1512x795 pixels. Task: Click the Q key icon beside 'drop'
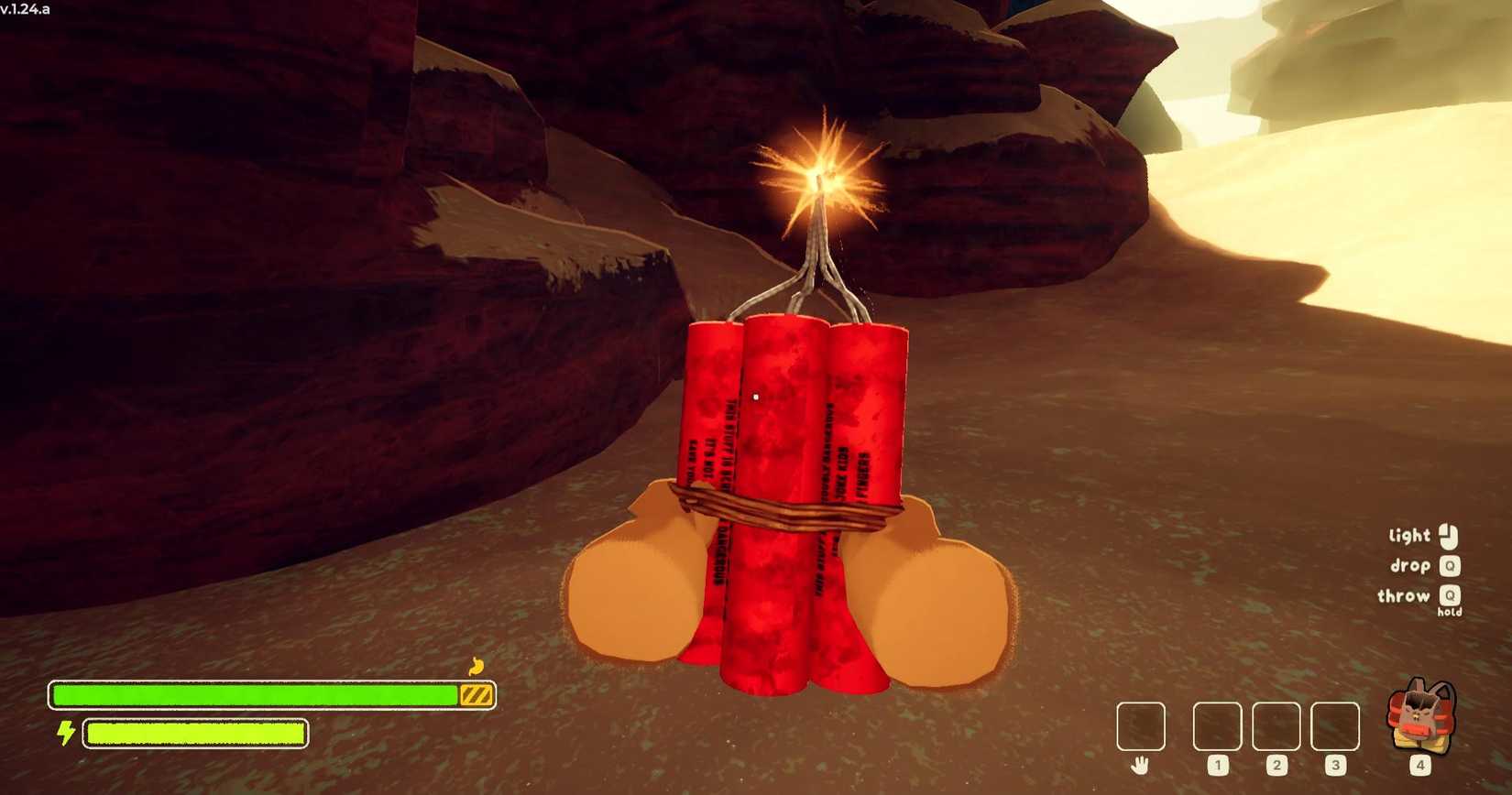point(1451,566)
